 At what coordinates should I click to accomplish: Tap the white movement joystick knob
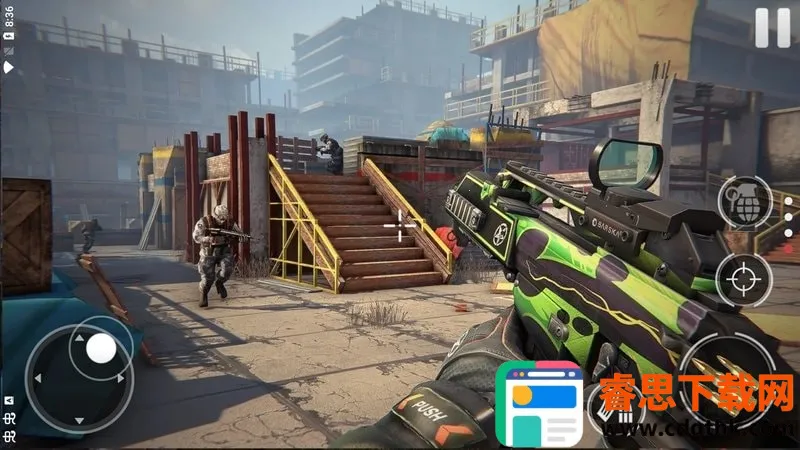(x=101, y=348)
